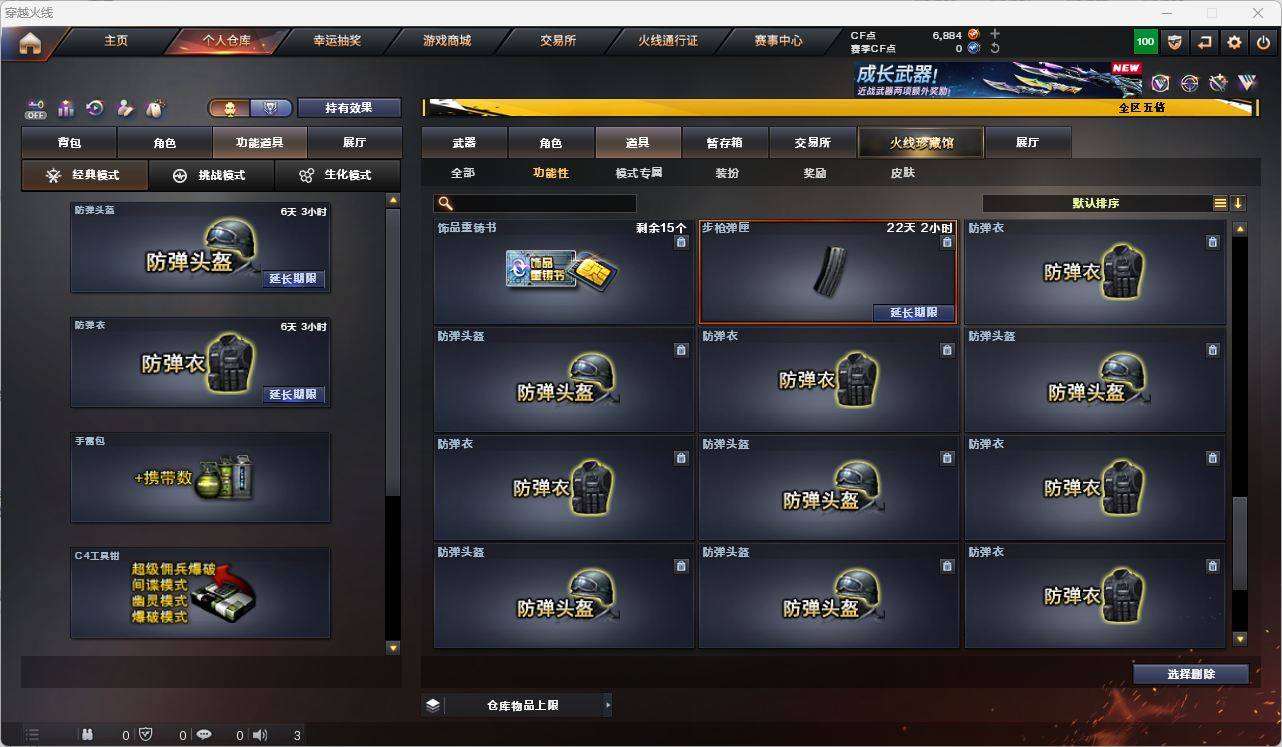The height and width of the screenshot is (747, 1282).
Task: Open the 火线珍藏馆 tab
Action: click(x=919, y=142)
